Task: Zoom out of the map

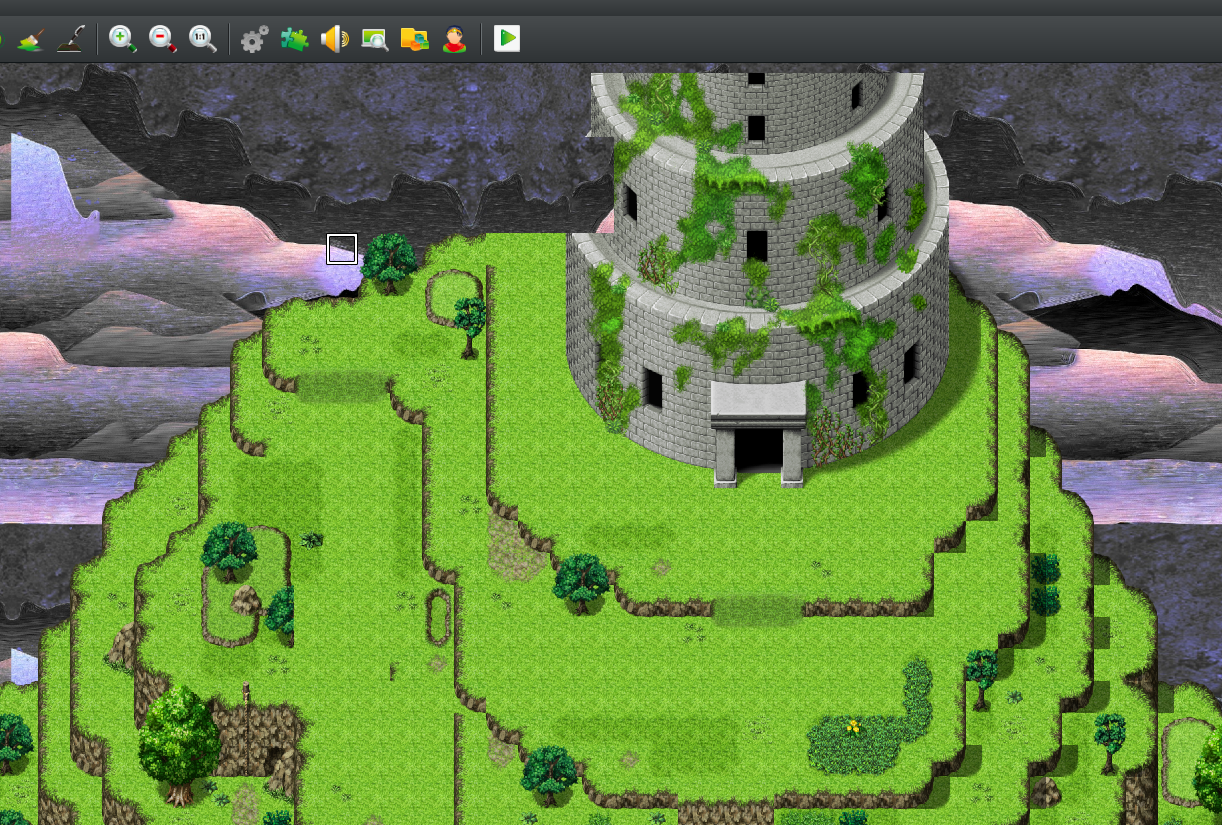Action: tap(162, 40)
